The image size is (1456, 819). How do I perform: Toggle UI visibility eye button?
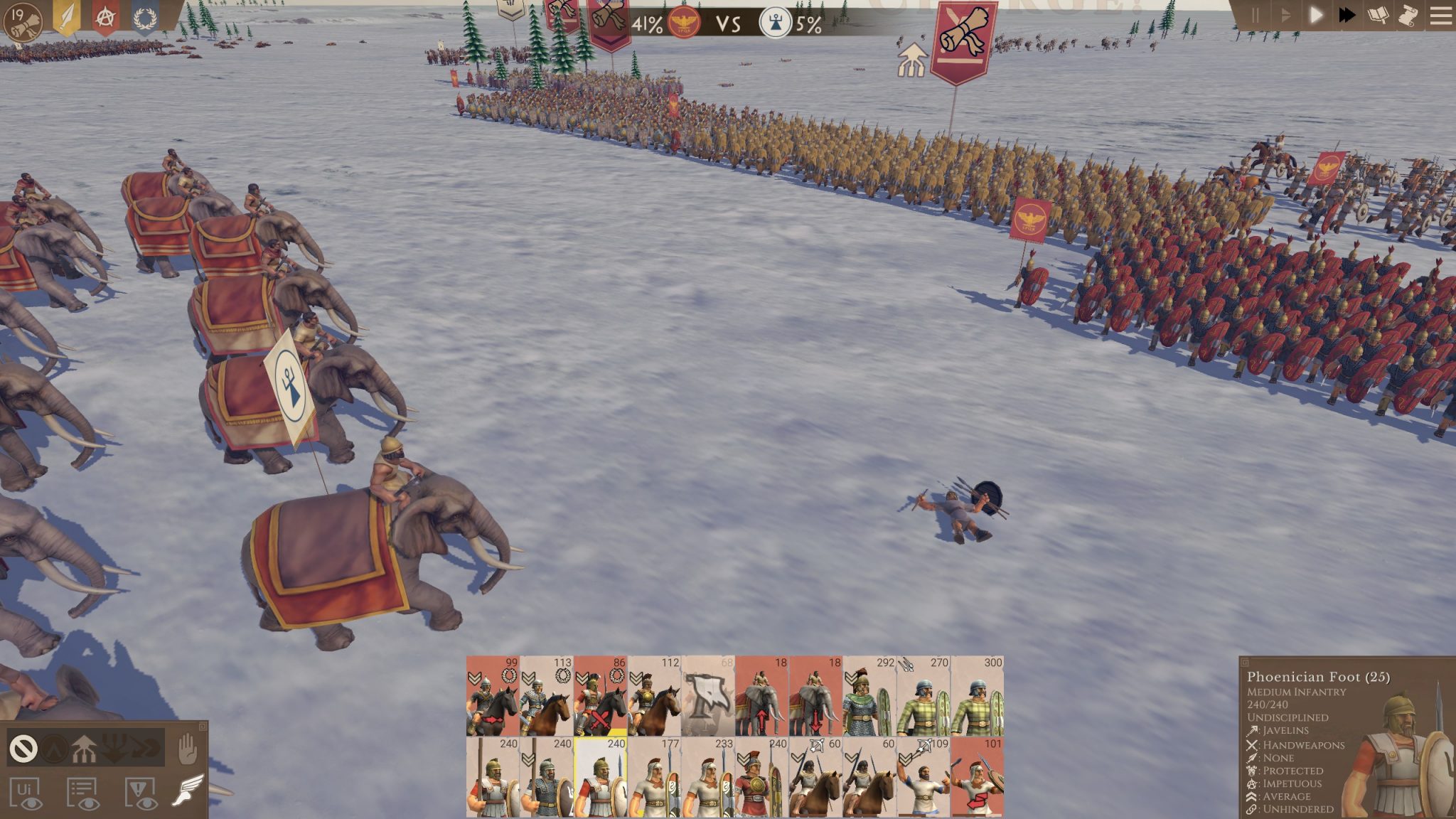[x=26, y=793]
